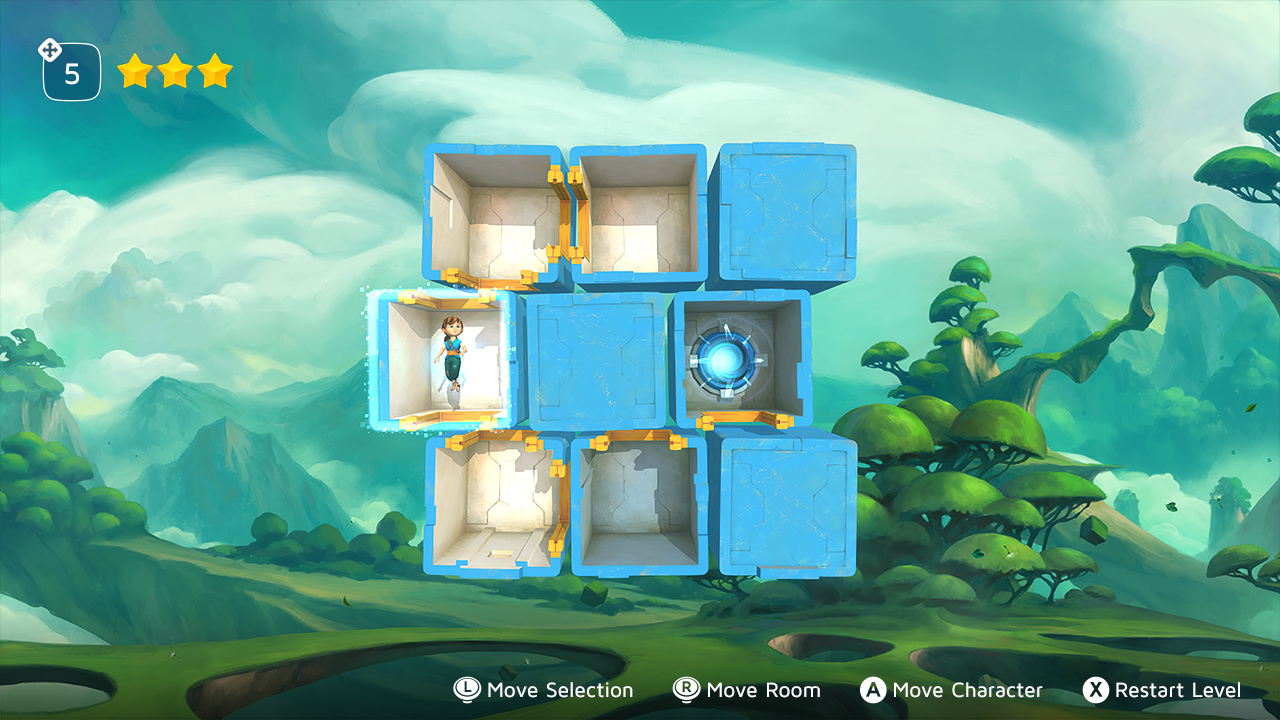The width and height of the screenshot is (1280, 720).
Task: Click the open room at the bottom-middle
Action: tap(640, 505)
